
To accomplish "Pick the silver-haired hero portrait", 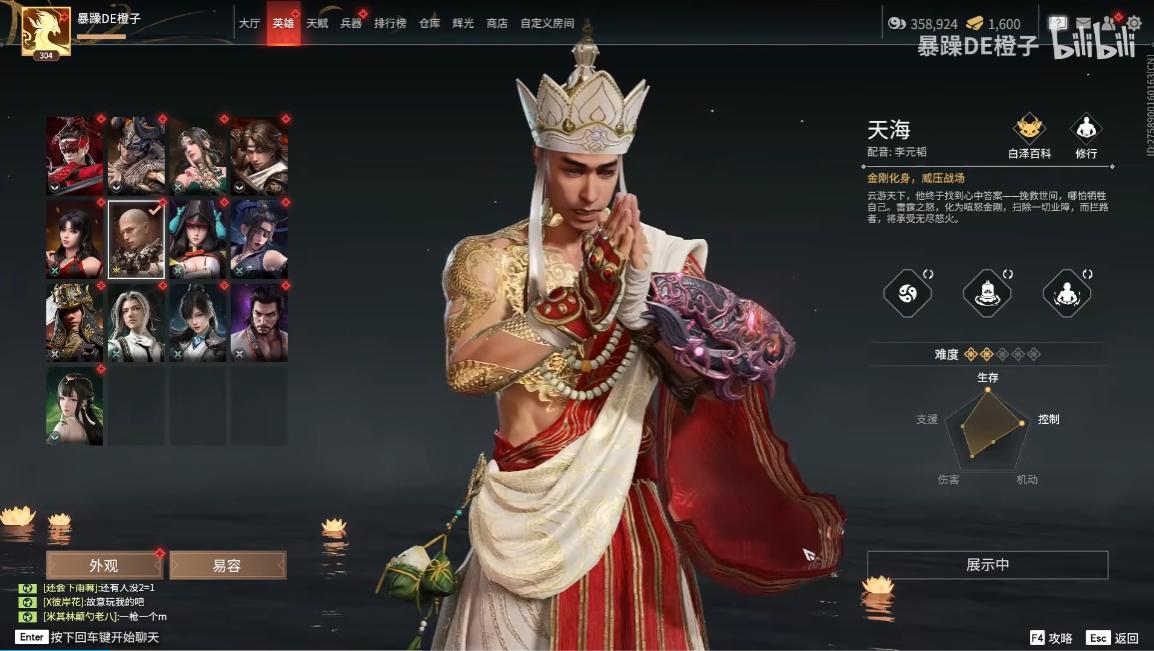I will (136, 322).
